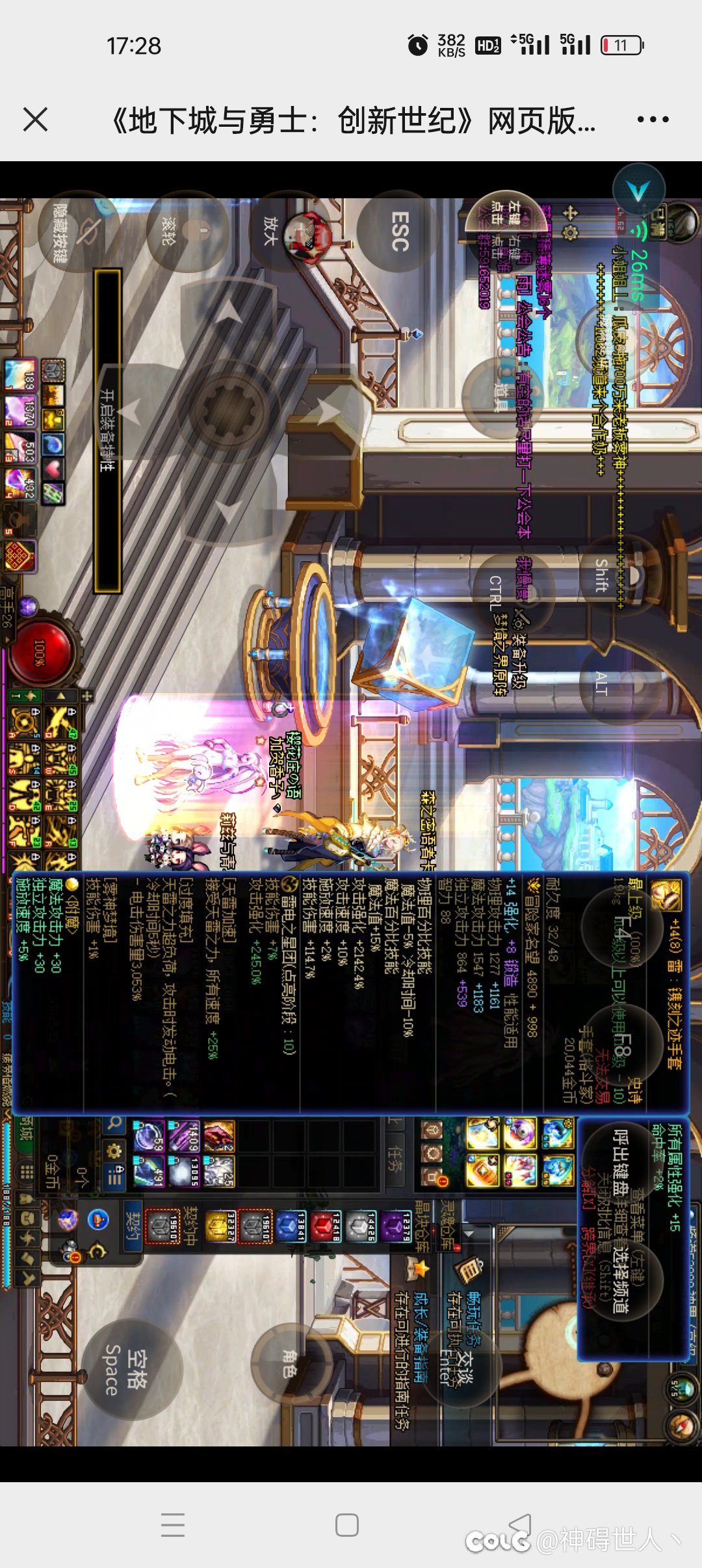The width and height of the screenshot is (702, 1568).
Task: Open the 角色 character button
Action: pyautogui.click(x=290, y=1363)
